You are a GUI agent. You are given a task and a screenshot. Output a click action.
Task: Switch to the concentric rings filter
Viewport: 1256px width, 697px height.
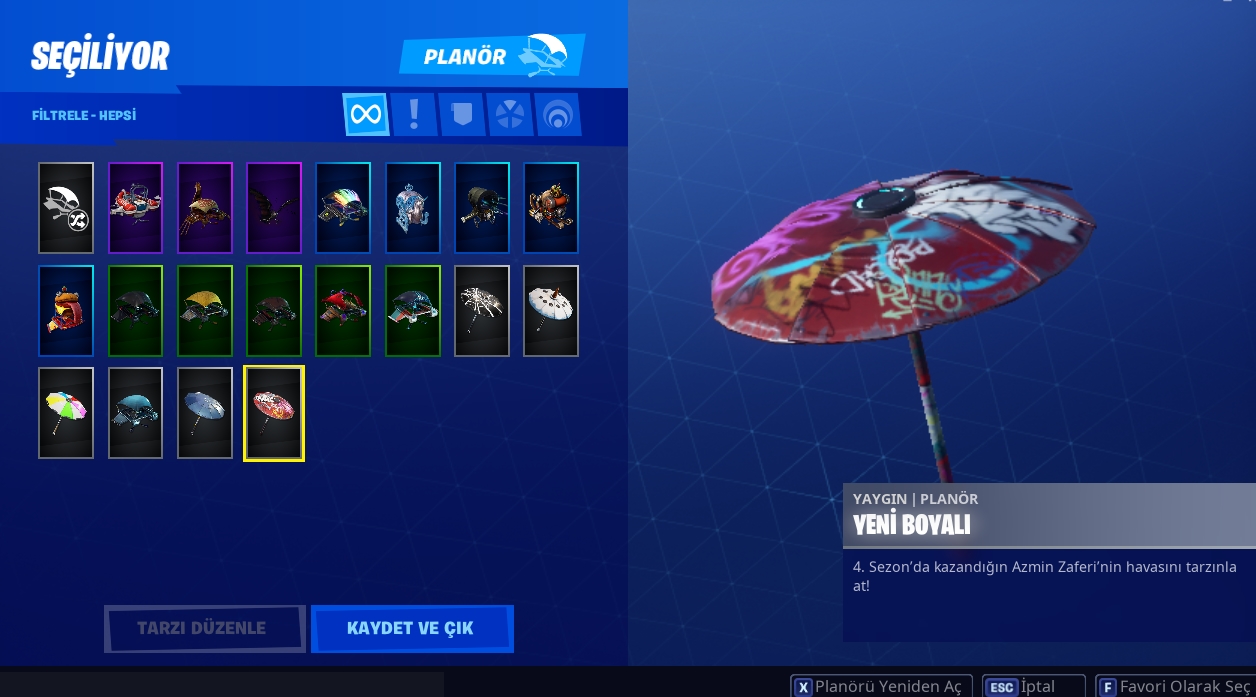tap(557, 114)
